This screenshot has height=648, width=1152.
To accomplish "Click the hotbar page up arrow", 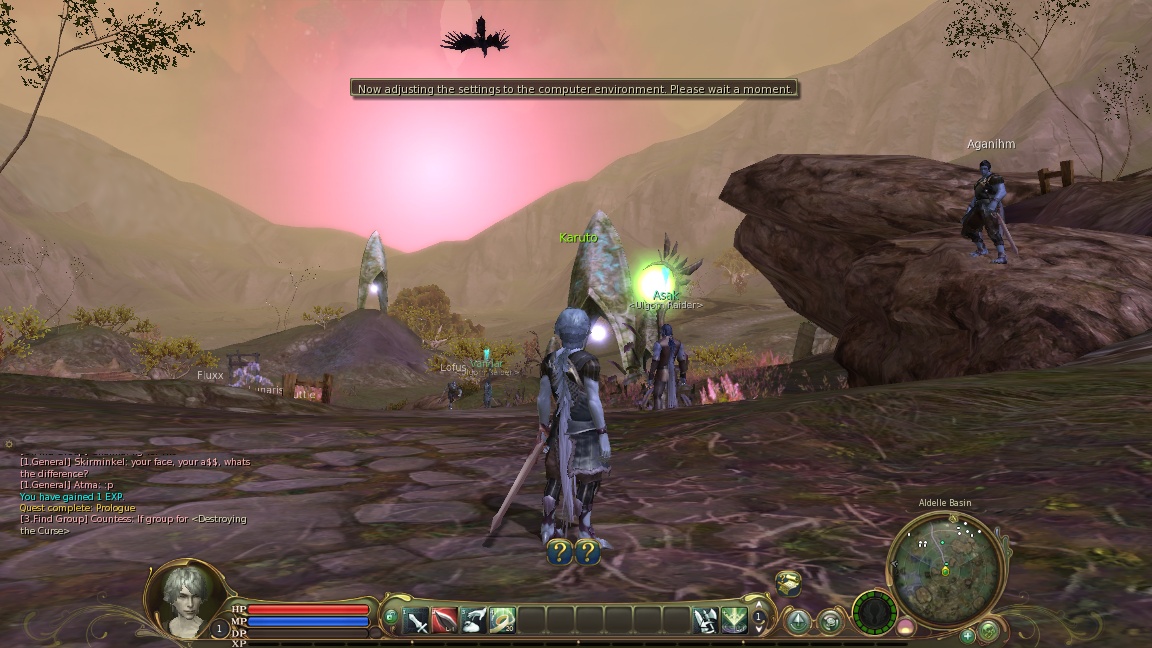I will [x=759, y=607].
